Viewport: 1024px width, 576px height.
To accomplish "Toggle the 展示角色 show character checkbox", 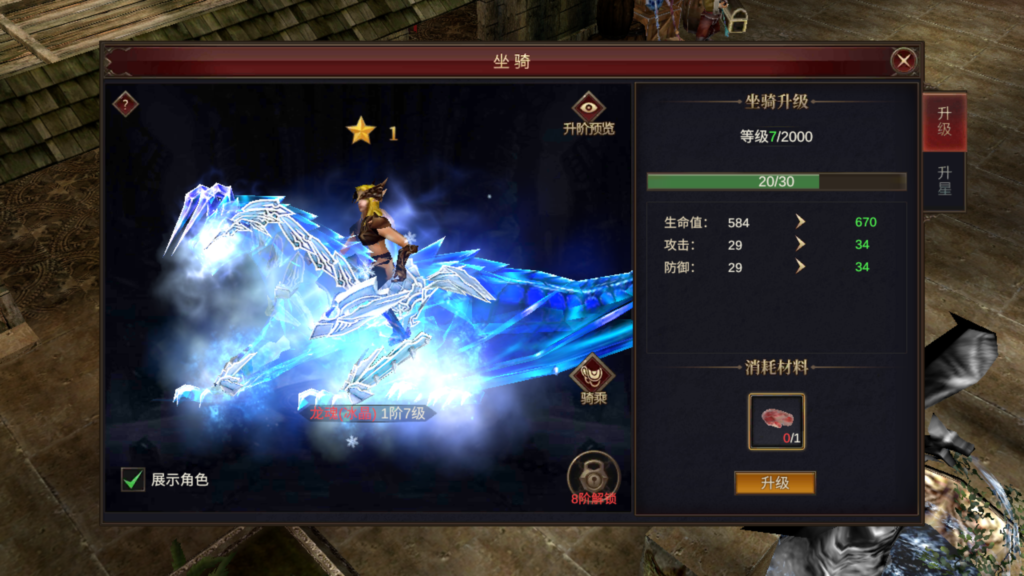I will [x=133, y=480].
